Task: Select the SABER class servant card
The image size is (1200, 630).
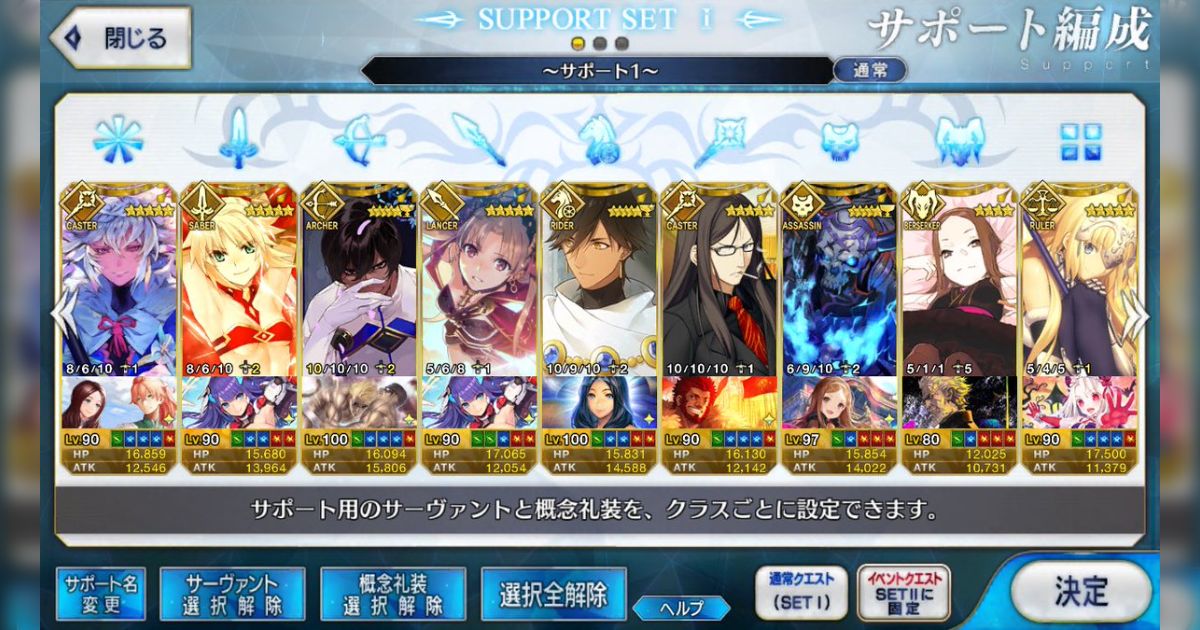Action: point(238,290)
